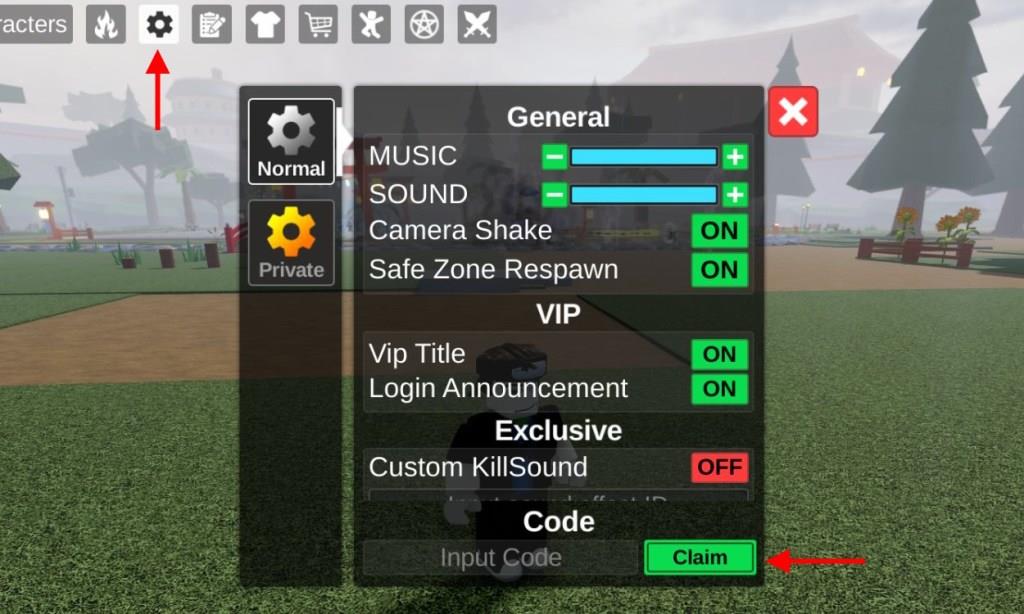Switch to the Private settings tab
The image size is (1024, 614).
[291, 243]
